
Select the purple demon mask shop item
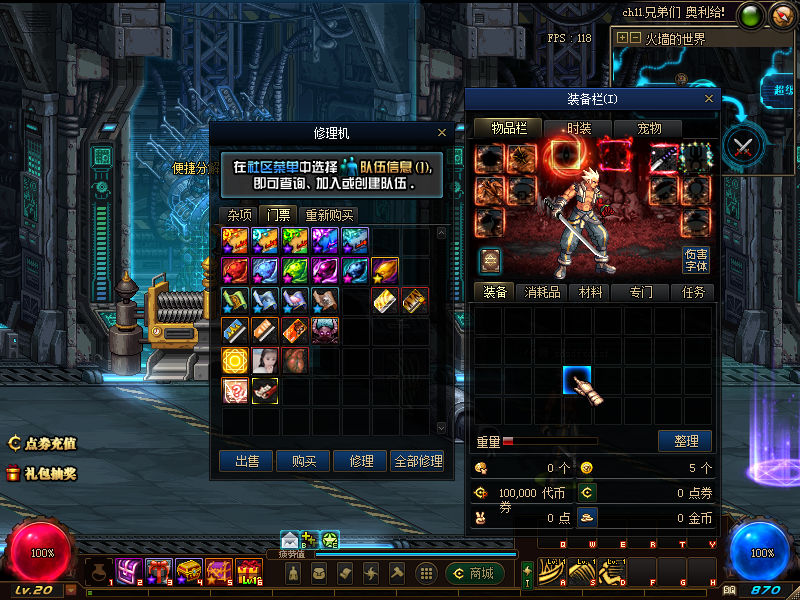point(325,329)
